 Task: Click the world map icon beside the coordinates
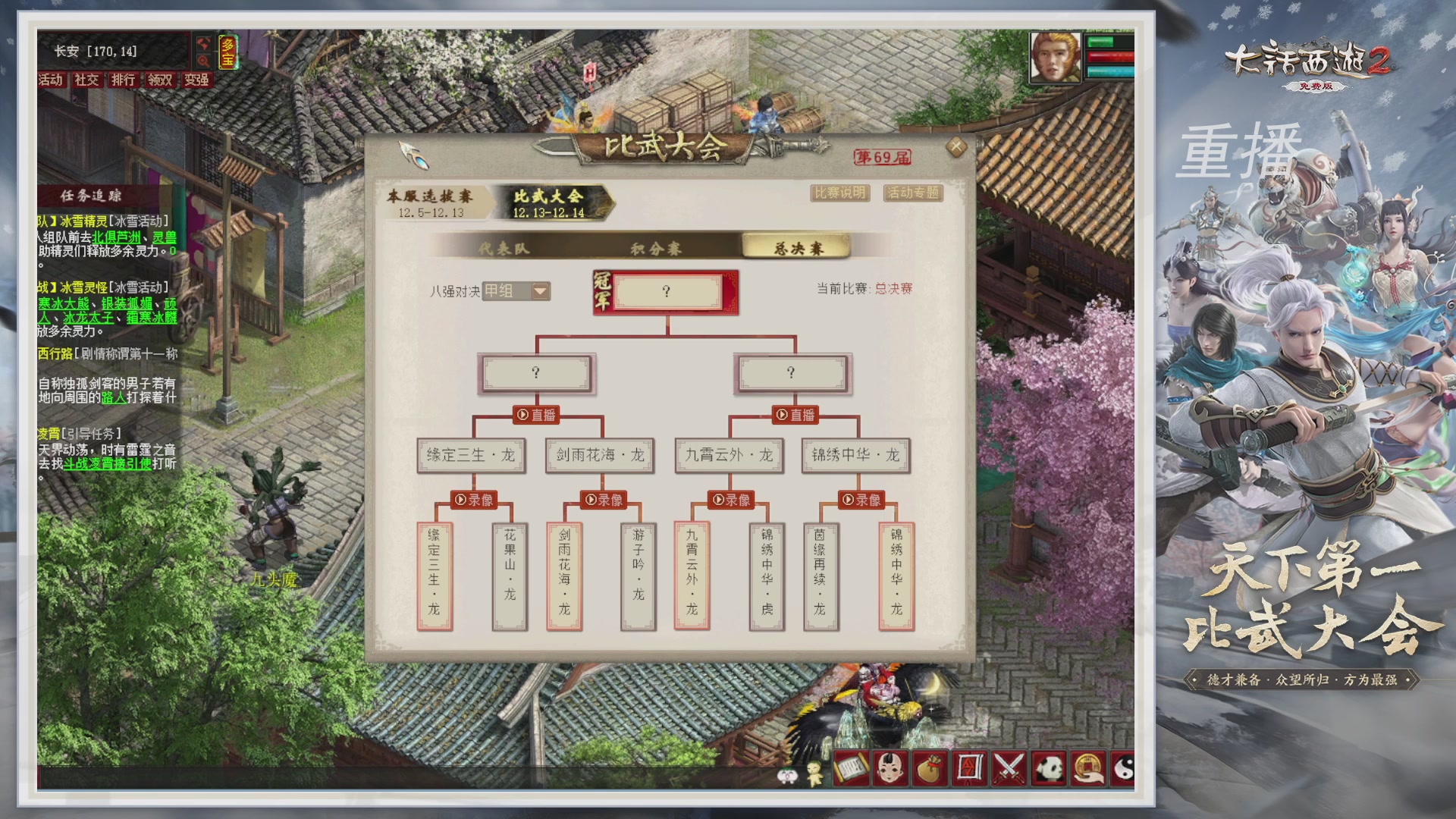point(203,44)
